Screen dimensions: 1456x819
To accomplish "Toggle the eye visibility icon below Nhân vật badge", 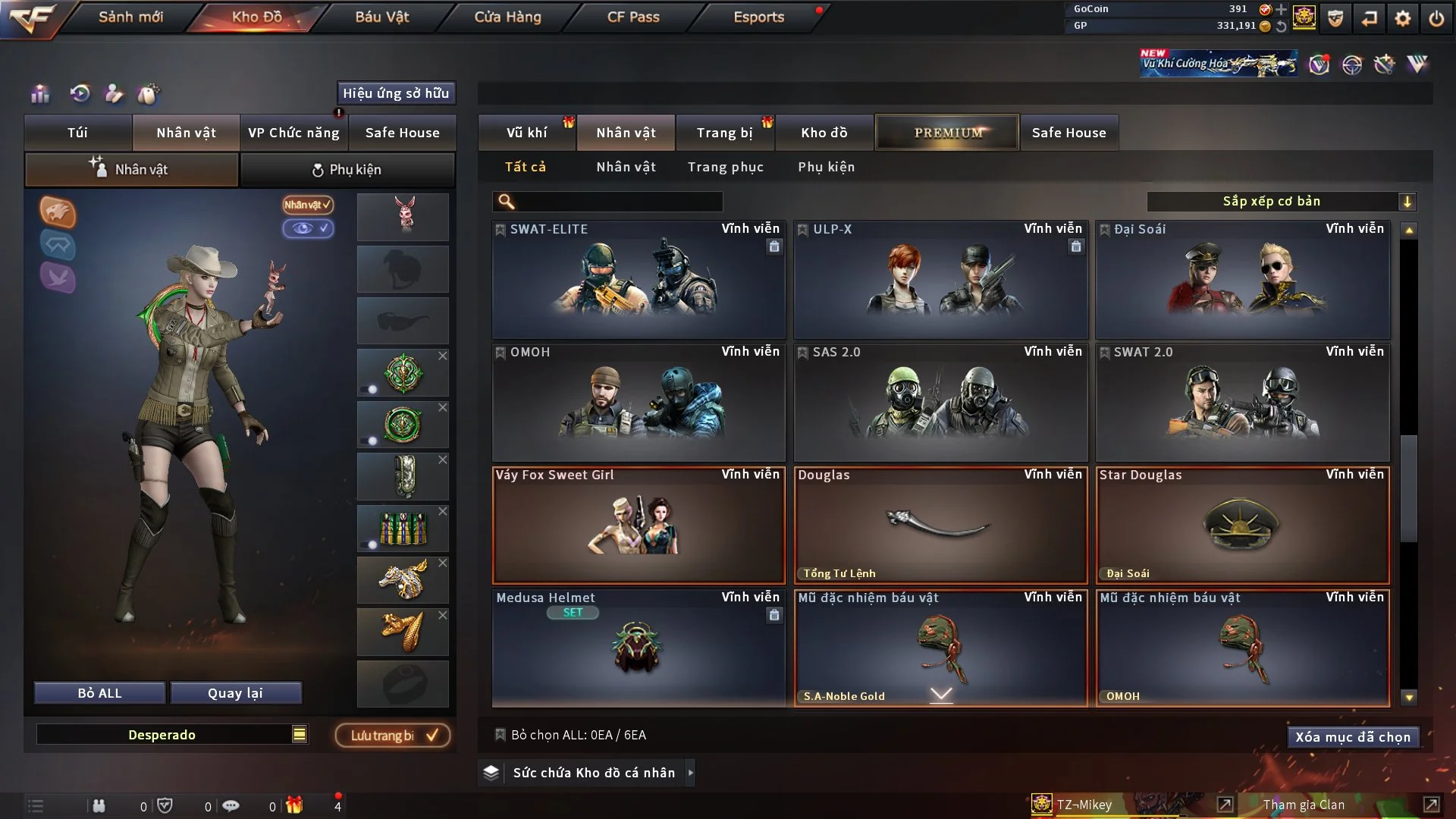I will [x=307, y=227].
